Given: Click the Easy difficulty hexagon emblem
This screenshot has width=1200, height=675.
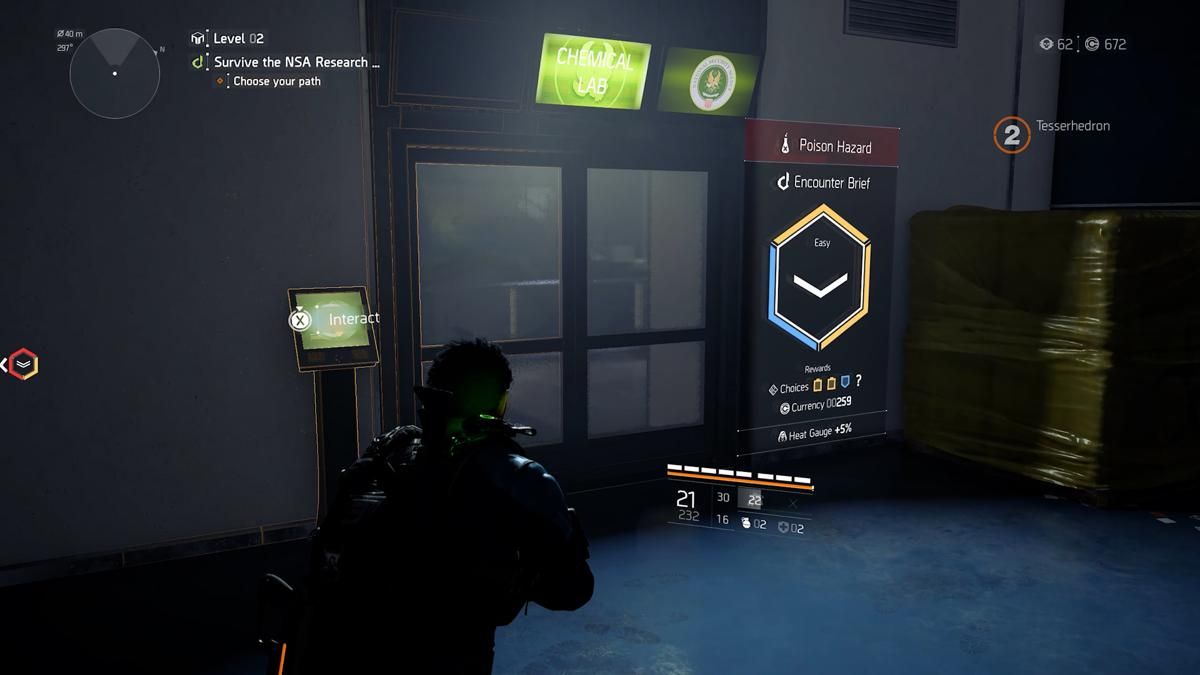Looking at the screenshot, I should coord(820,276).
